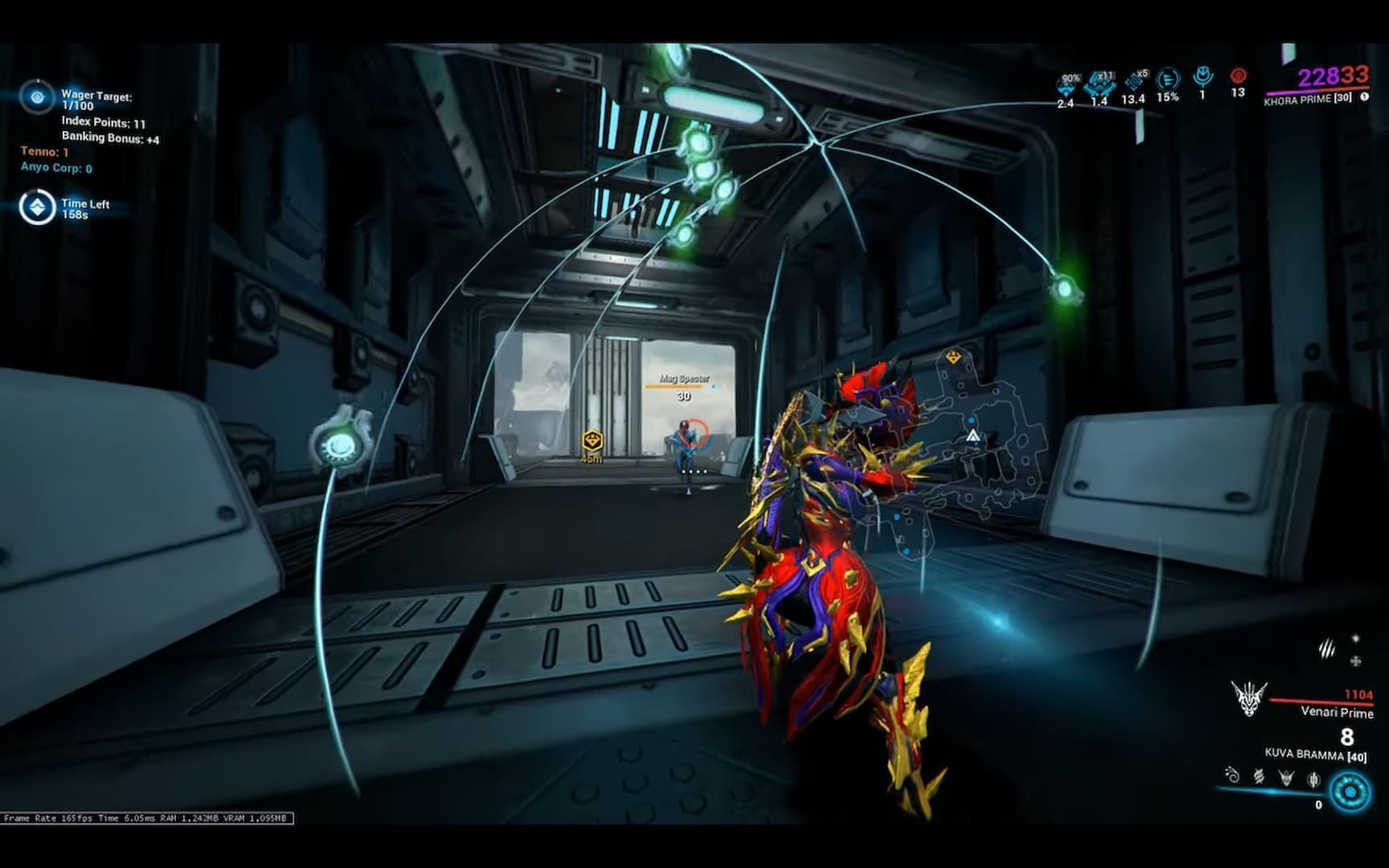This screenshot has height=868, width=1389.
Task: Open the yellow objective marker above the minimap
Action: [953, 354]
